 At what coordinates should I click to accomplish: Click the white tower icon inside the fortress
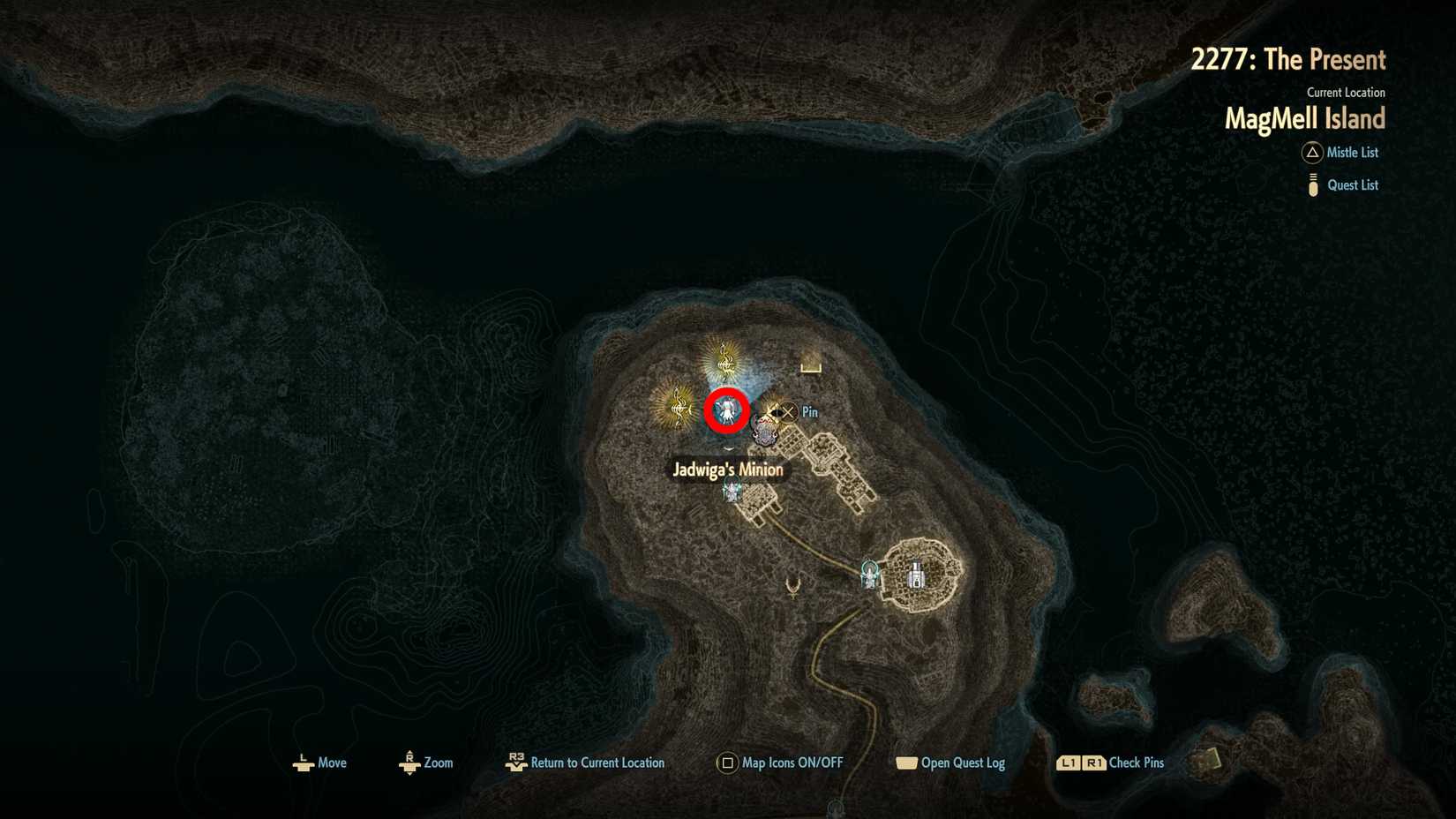pos(918,576)
